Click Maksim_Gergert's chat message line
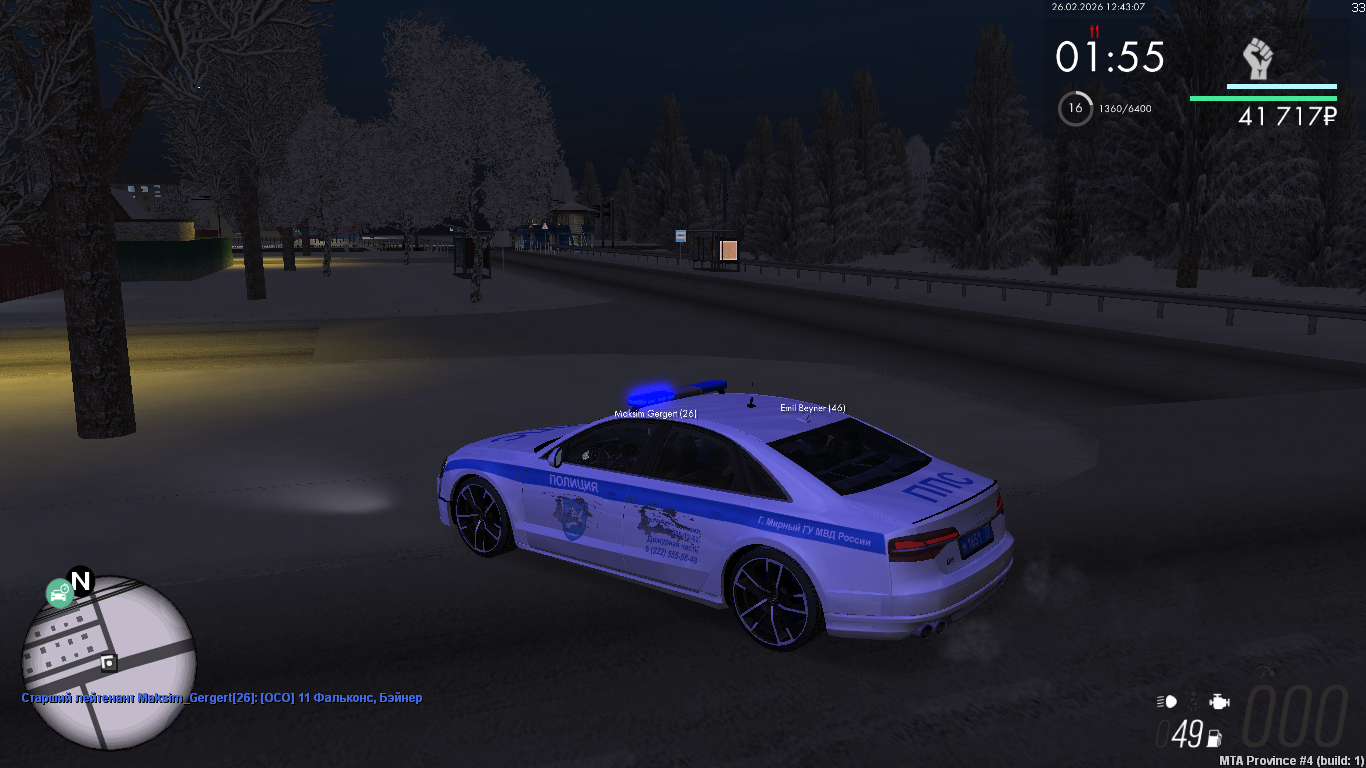Image resolution: width=1366 pixels, height=768 pixels. [x=222, y=698]
